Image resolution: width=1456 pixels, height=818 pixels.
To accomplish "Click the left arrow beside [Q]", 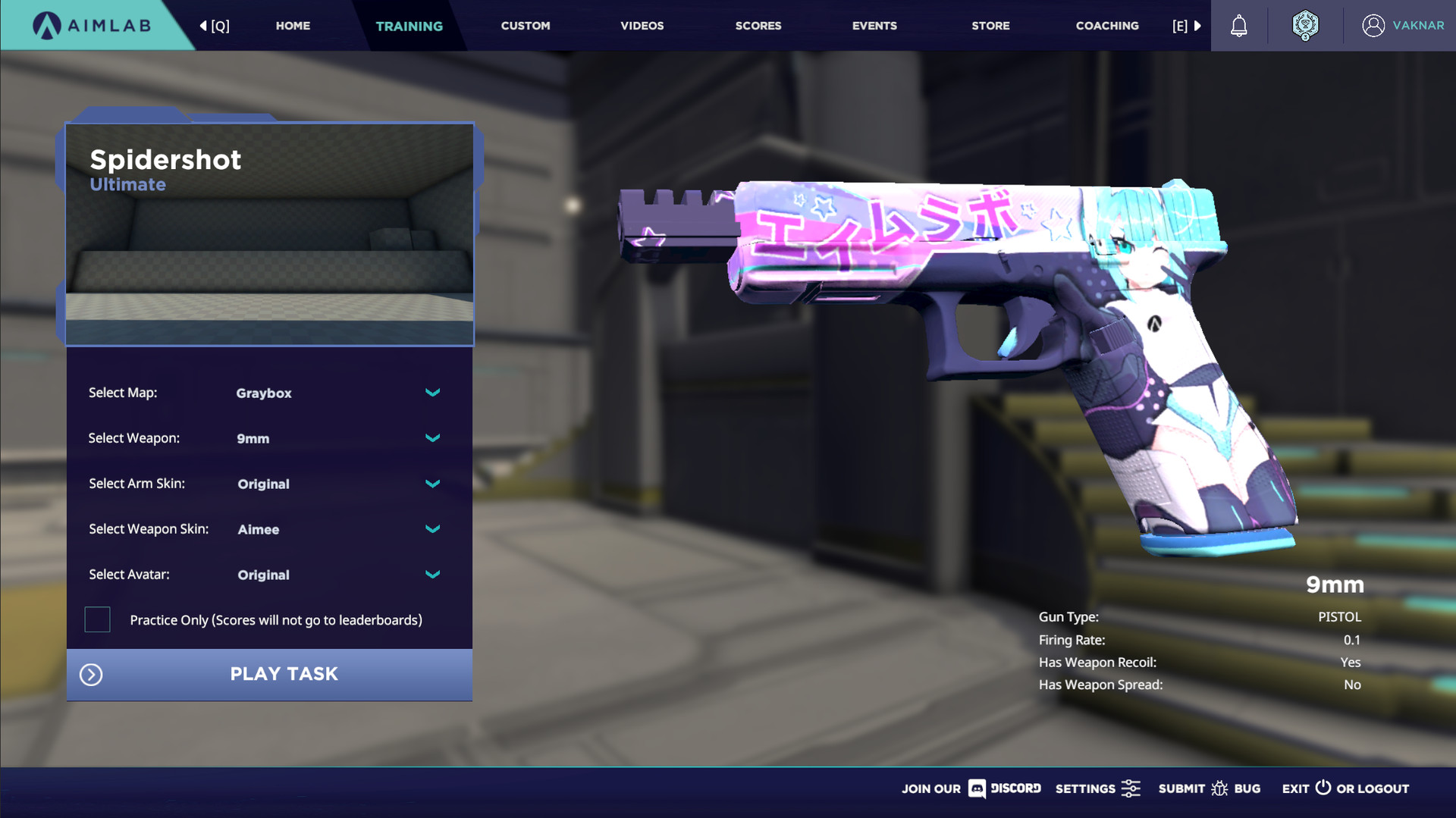I will pyautogui.click(x=202, y=25).
